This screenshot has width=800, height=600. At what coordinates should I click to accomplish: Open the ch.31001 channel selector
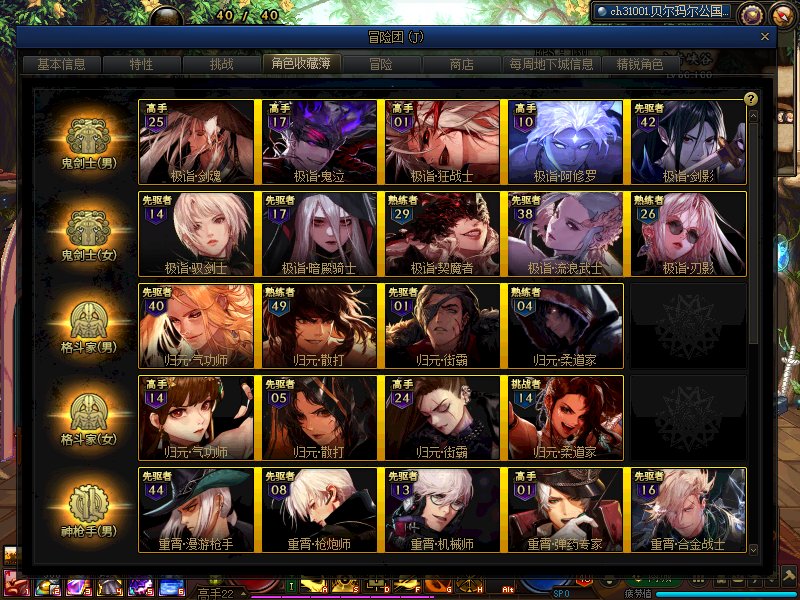[662, 12]
